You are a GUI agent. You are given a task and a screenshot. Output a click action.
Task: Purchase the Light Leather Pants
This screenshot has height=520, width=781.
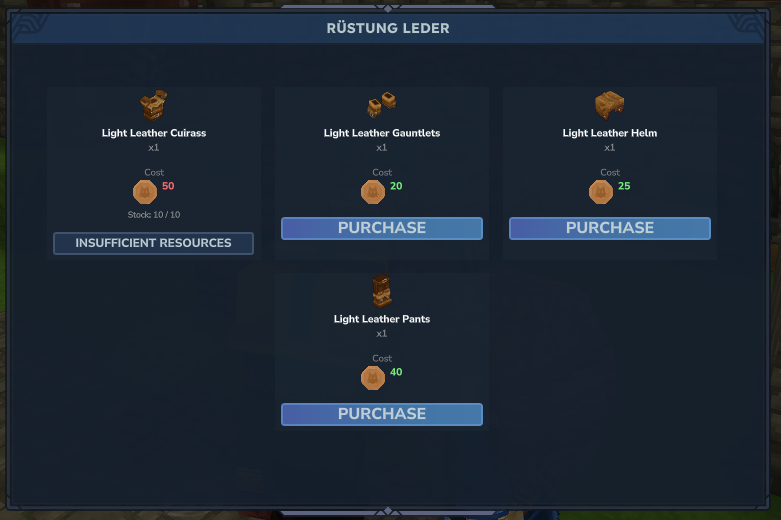click(x=381, y=414)
